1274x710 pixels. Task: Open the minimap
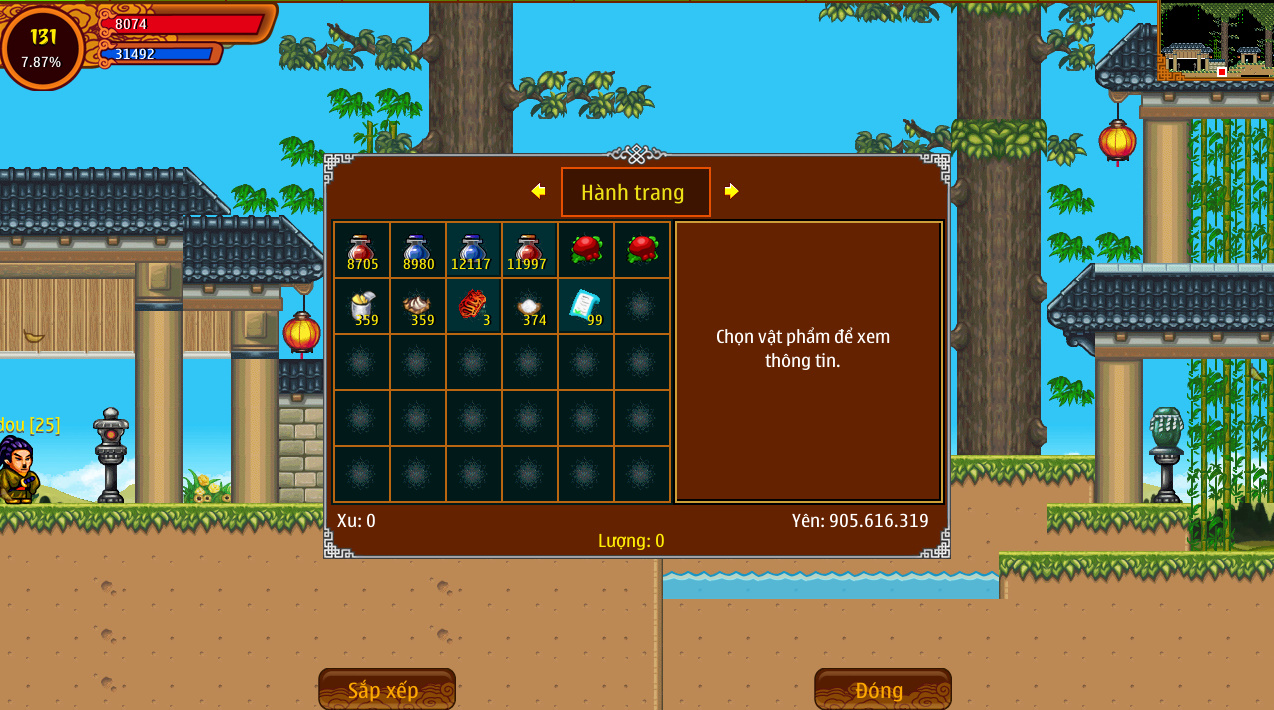point(1215,41)
